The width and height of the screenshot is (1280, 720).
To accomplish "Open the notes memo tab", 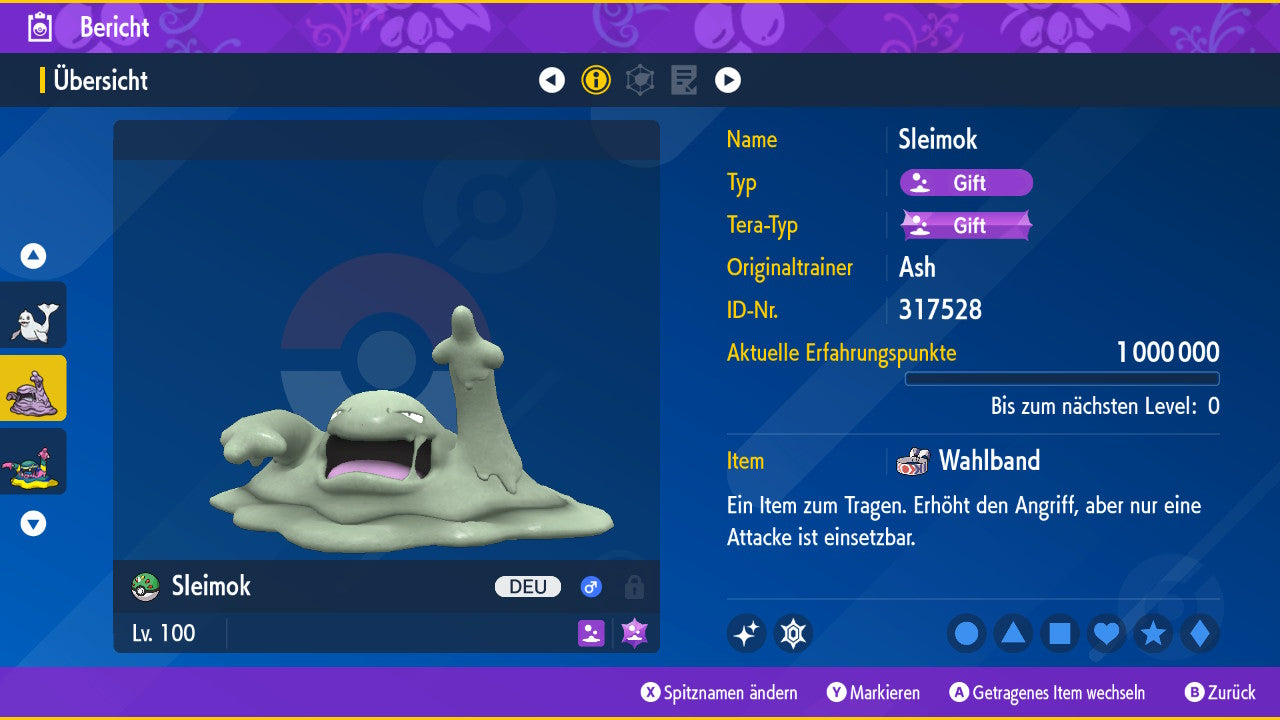I will click(x=684, y=80).
